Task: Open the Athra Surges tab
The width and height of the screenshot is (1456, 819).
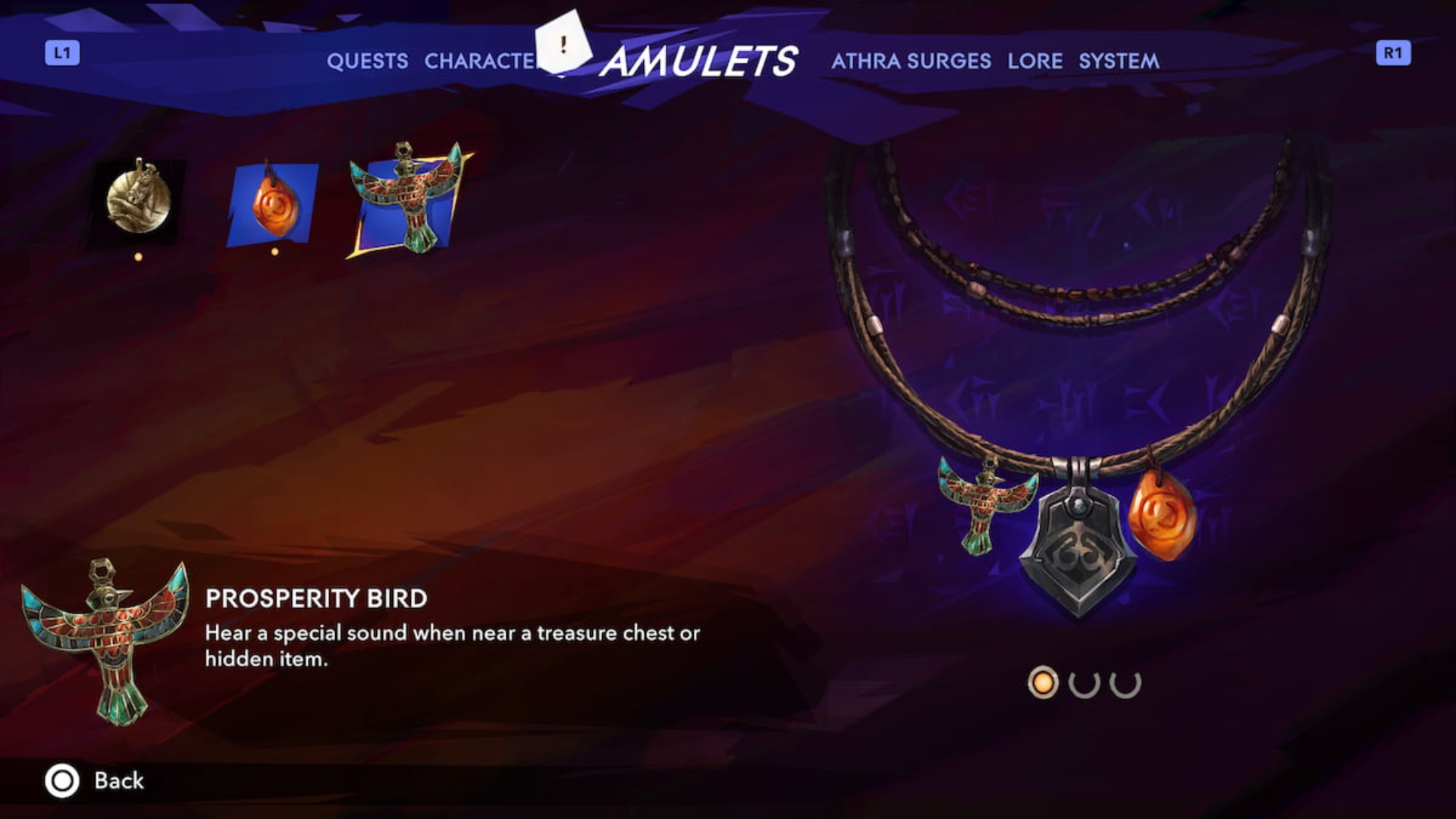Action: click(x=911, y=61)
